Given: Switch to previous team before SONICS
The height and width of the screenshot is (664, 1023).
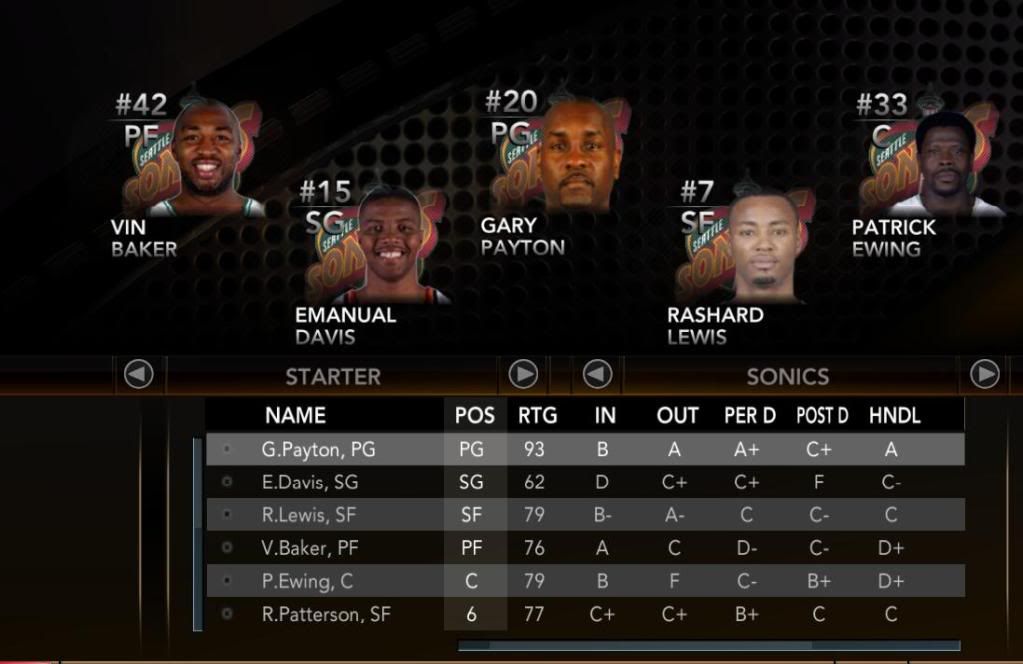Looking at the screenshot, I should tap(597, 375).
